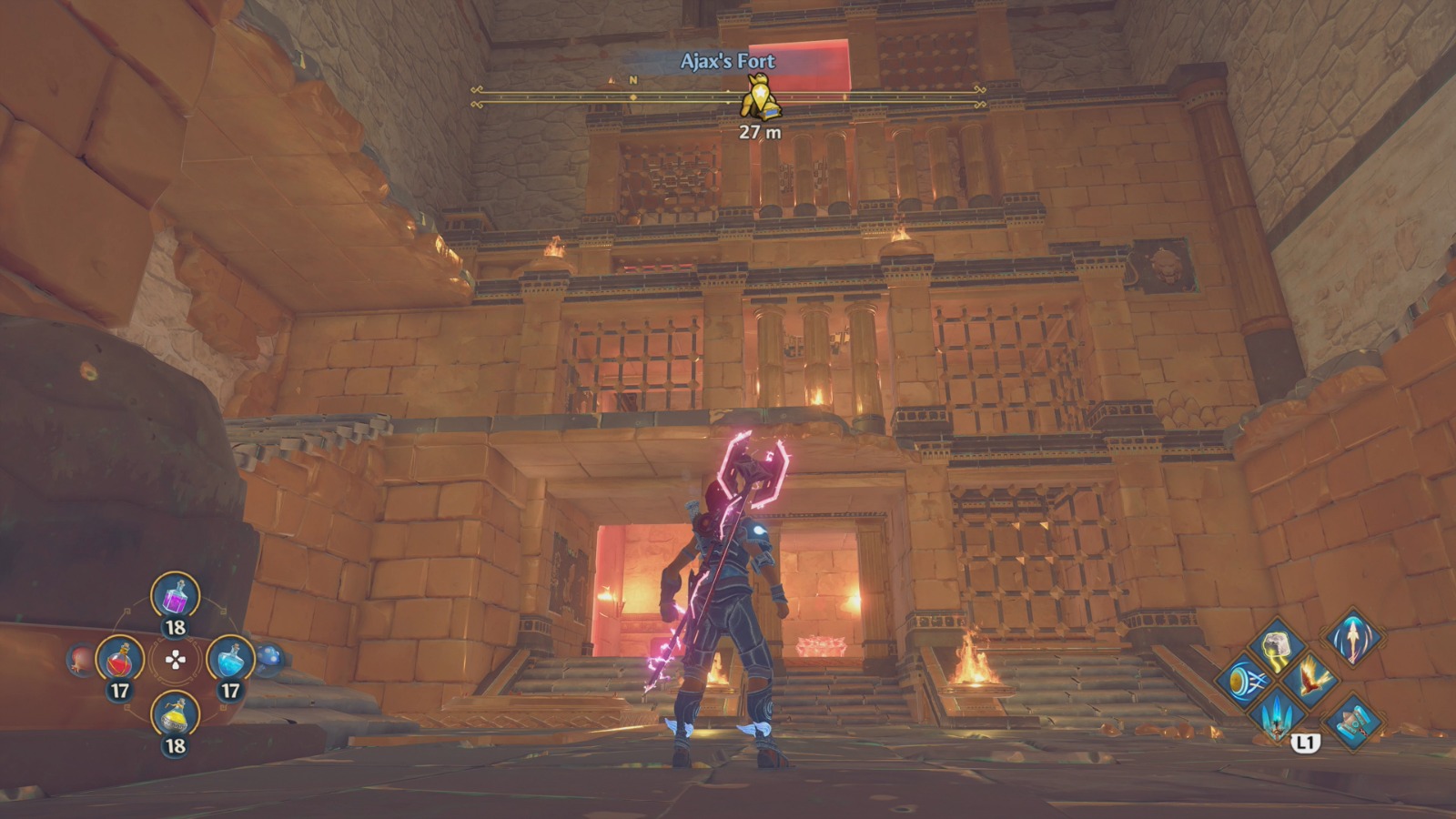This screenshot has height=819, width=1456.
Task: Click the 18 counter under the defense potion
Action: pos(175,626)
